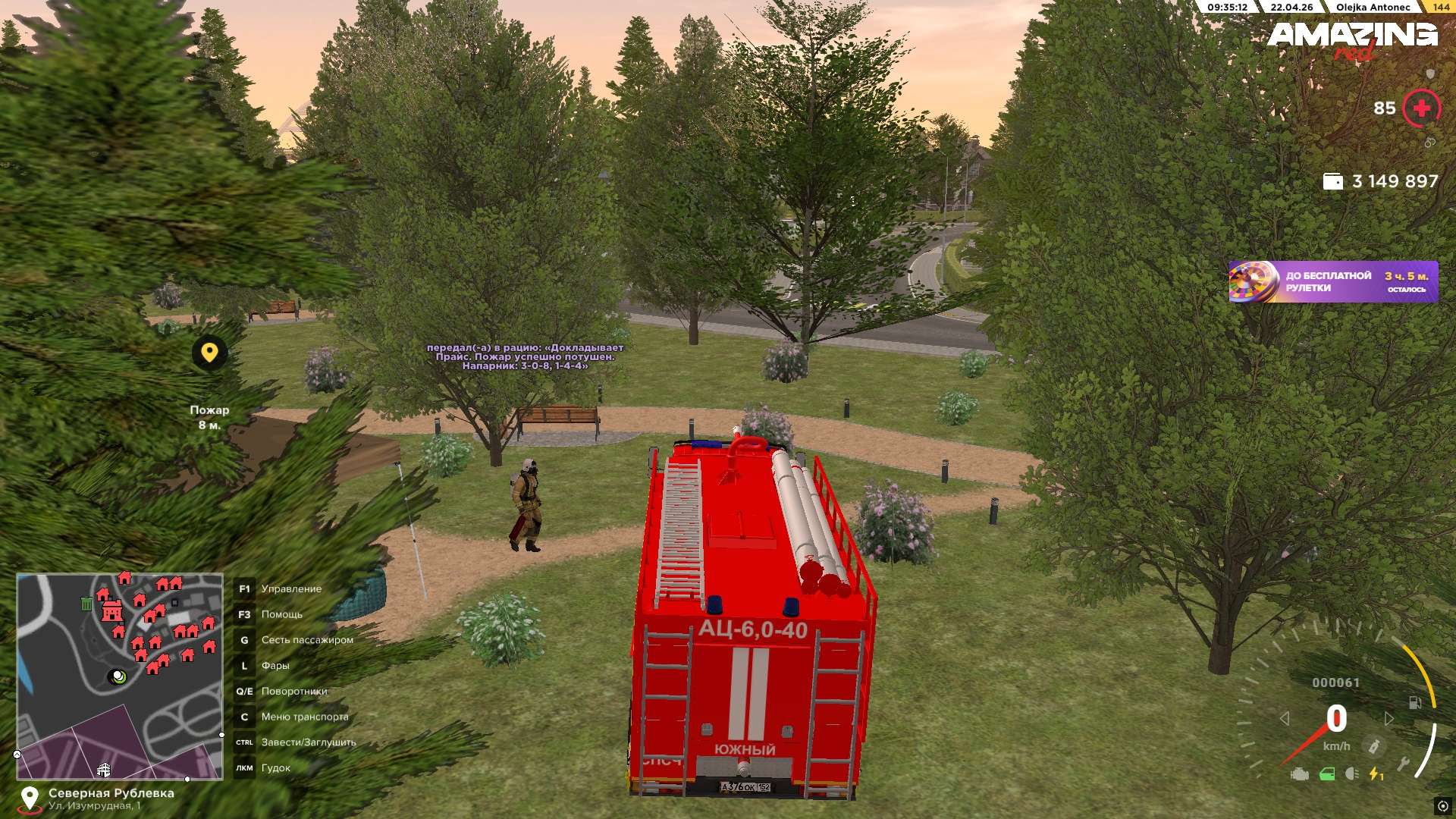Click the minimap
Image resolution: width=1456 pixels, height=819 pixels.
tap(120, 676)
